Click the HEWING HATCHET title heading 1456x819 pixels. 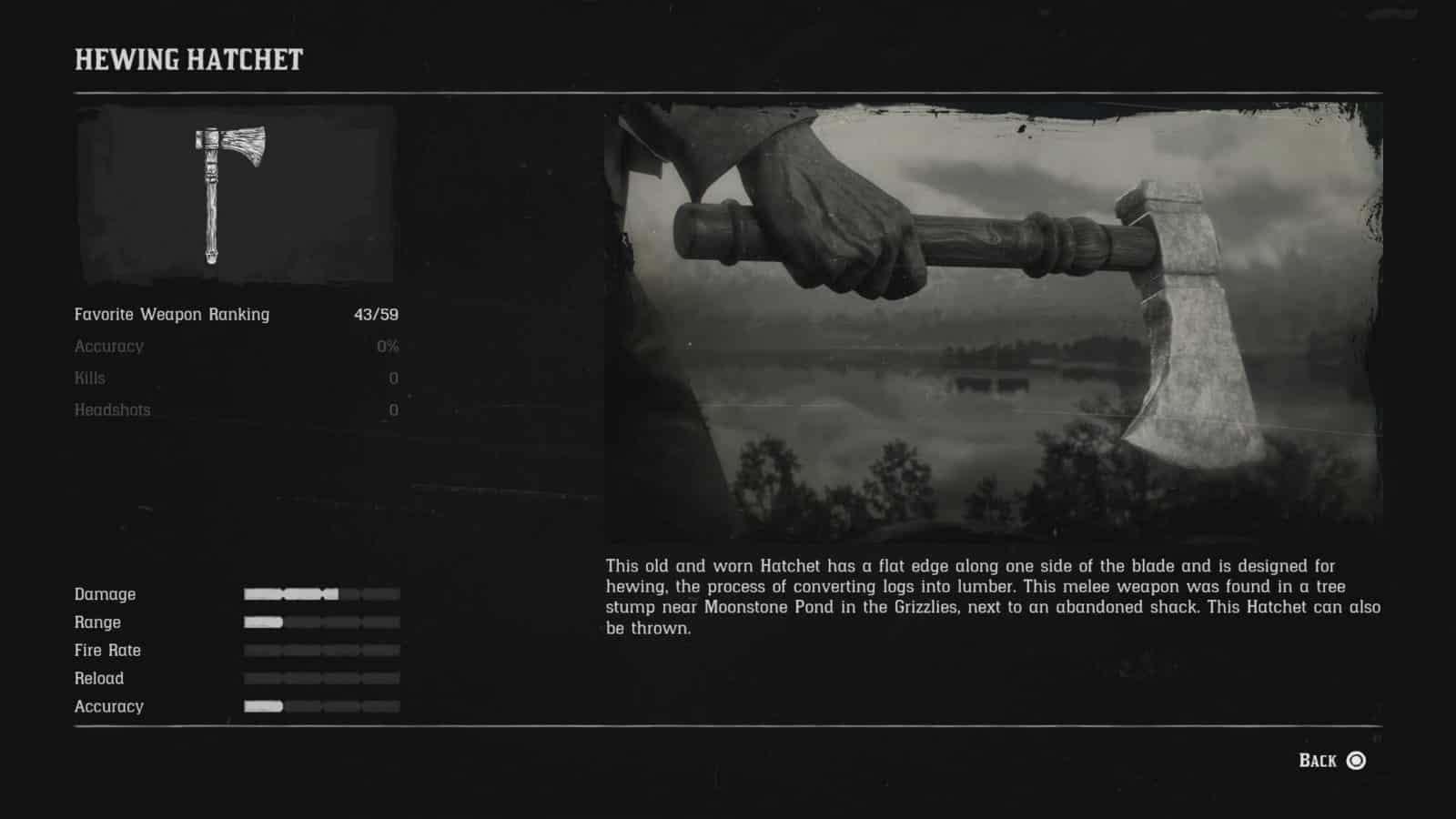(188, 61)
